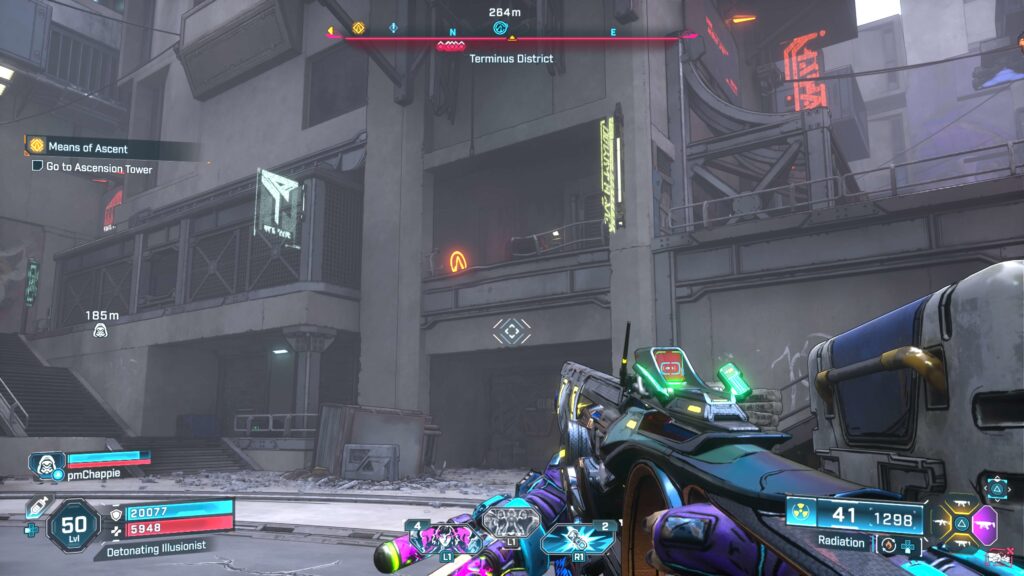Screen dimensions: 1024x576
Task: Use the repair kit syringe icon
Action: coord(40,509)
